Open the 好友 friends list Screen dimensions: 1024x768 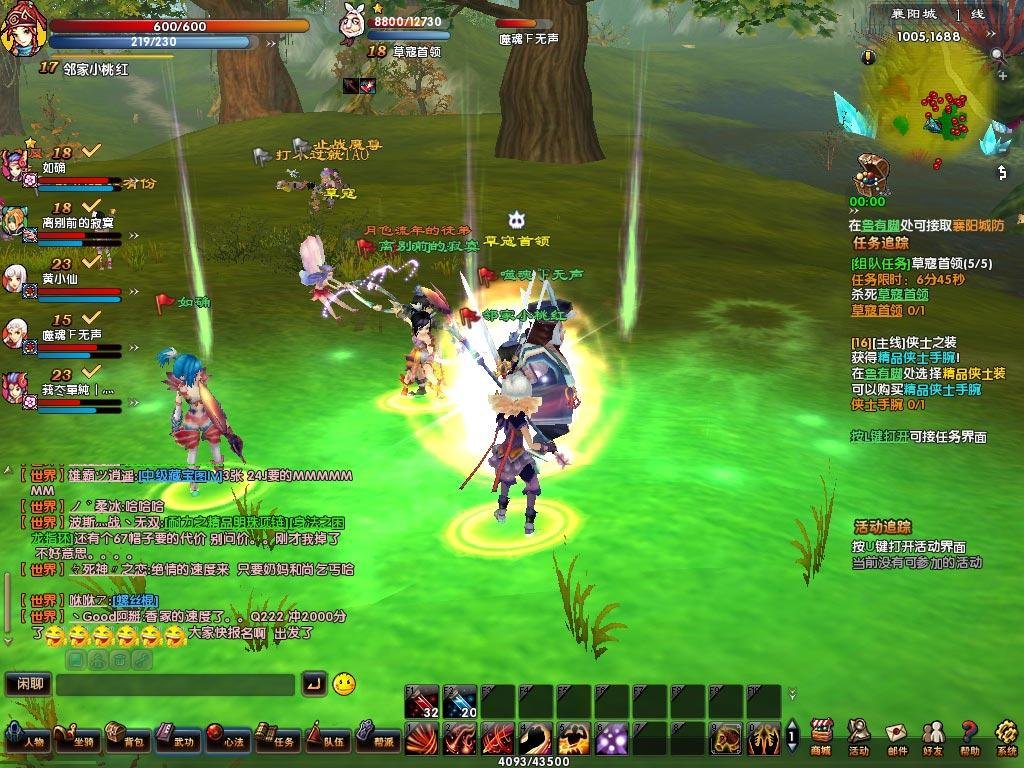(933, 737)
